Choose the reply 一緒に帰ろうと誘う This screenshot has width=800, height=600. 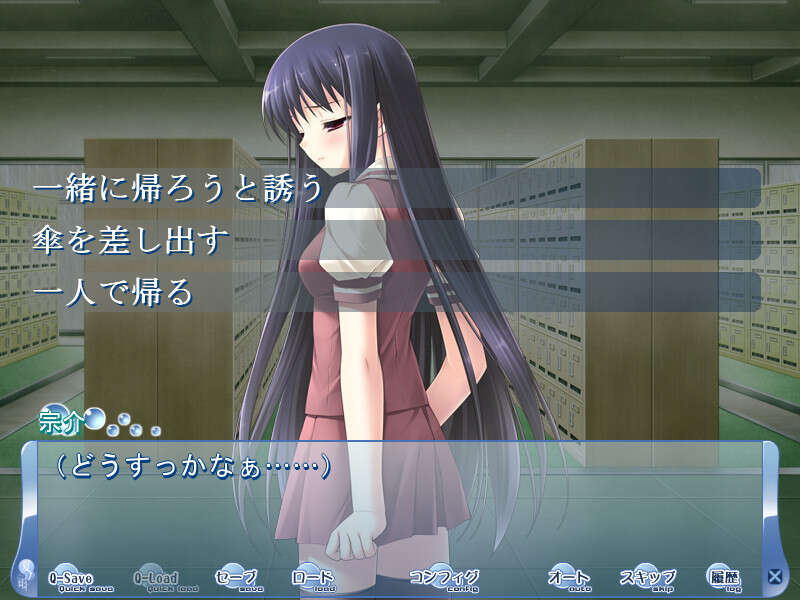pyautogui.click(x=395, y=188)
